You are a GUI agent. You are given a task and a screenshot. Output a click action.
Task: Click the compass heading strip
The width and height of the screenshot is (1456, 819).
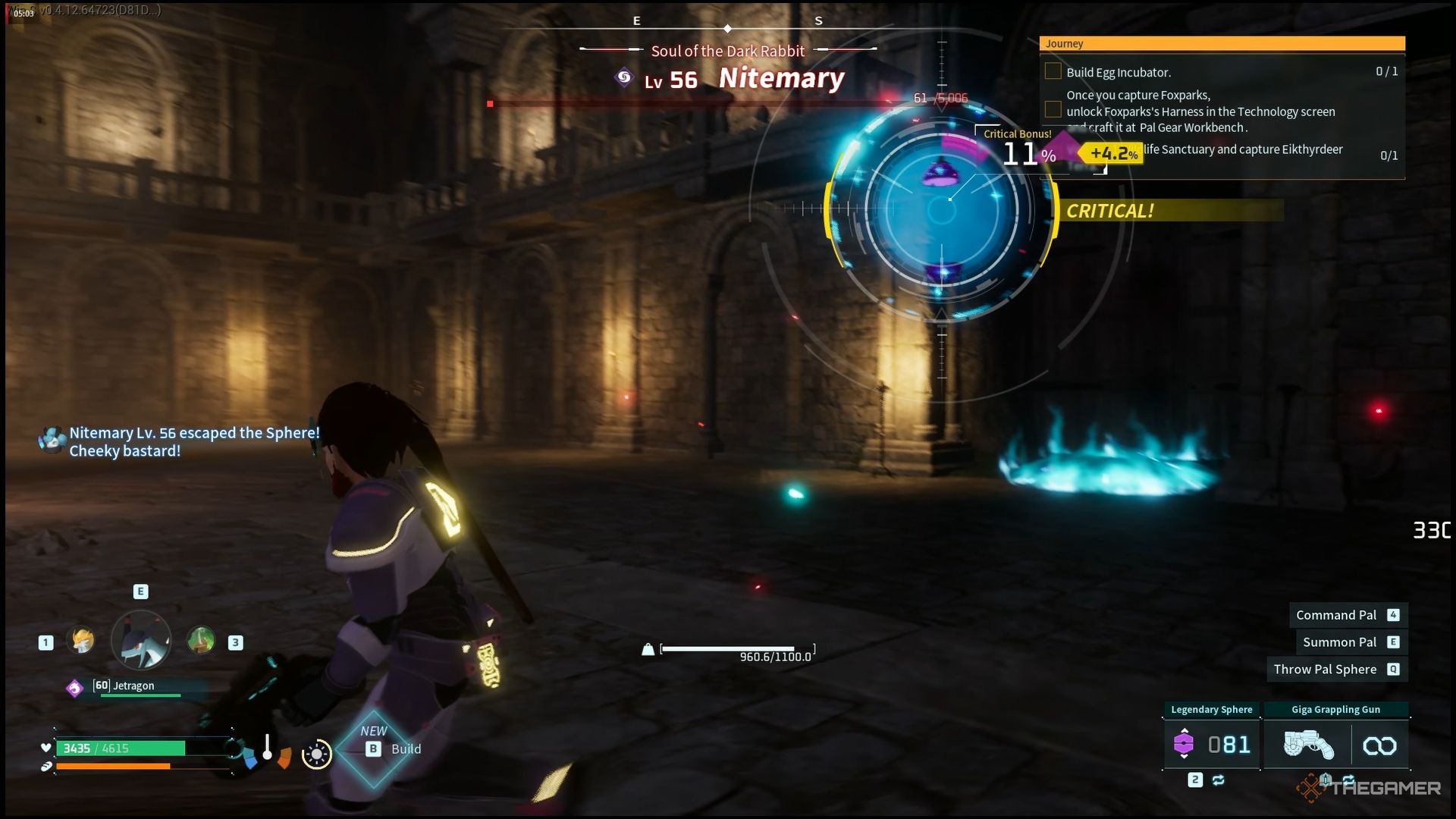[727, 23]
